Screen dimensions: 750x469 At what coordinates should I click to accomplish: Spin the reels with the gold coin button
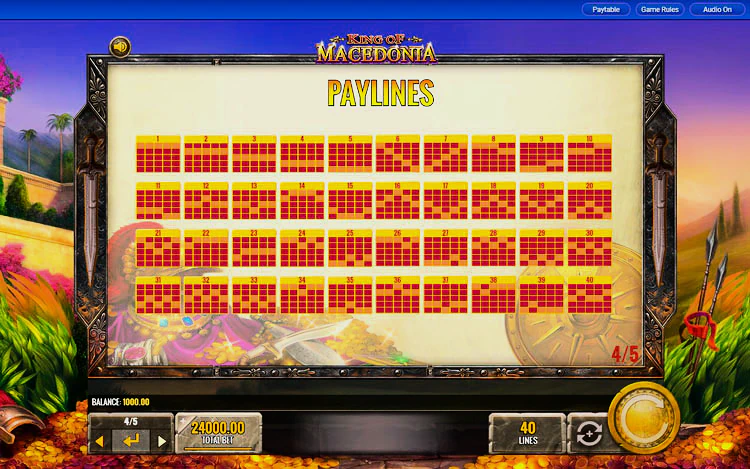tap(643, 418)
